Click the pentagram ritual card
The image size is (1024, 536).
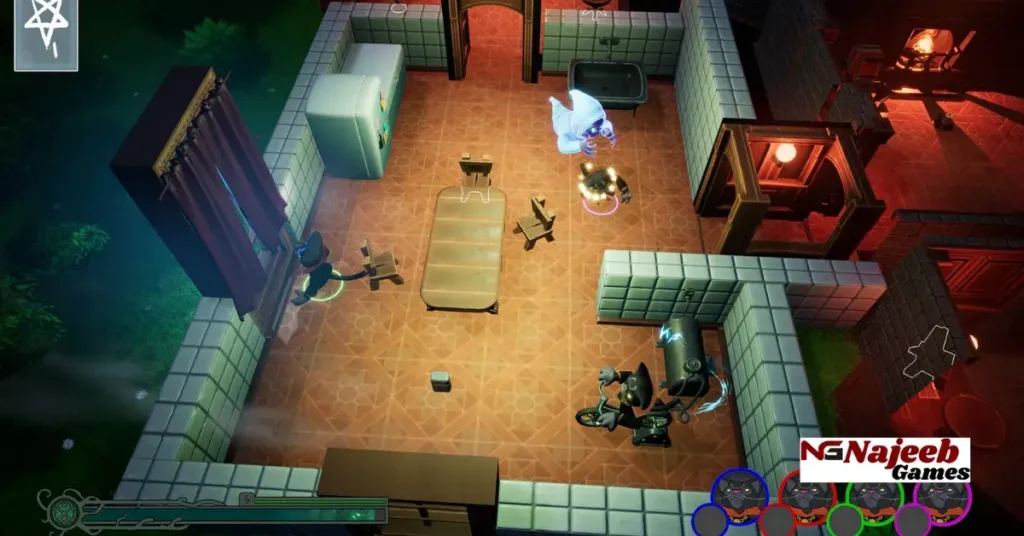tap(46, 34)
